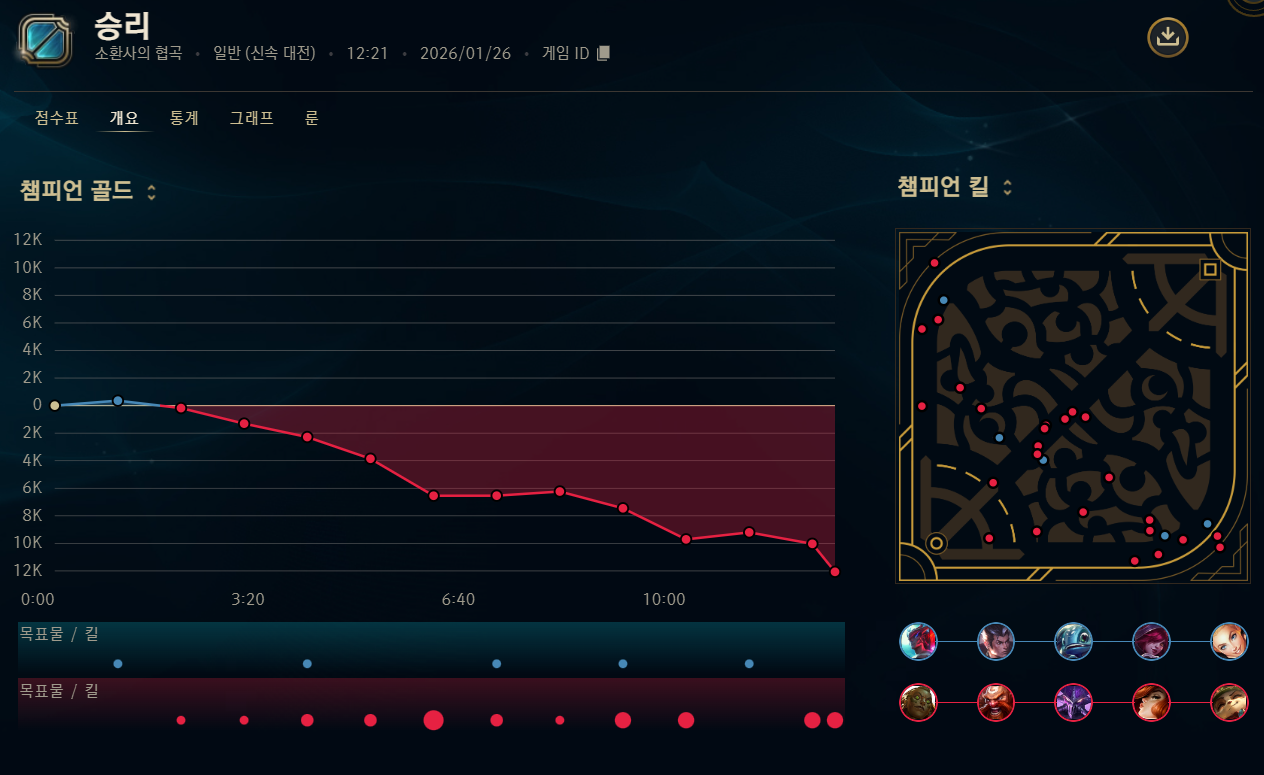1264x775 pixels.
Task: Choose the blue fish champion portrait
Action: [x=1074, y=641]
